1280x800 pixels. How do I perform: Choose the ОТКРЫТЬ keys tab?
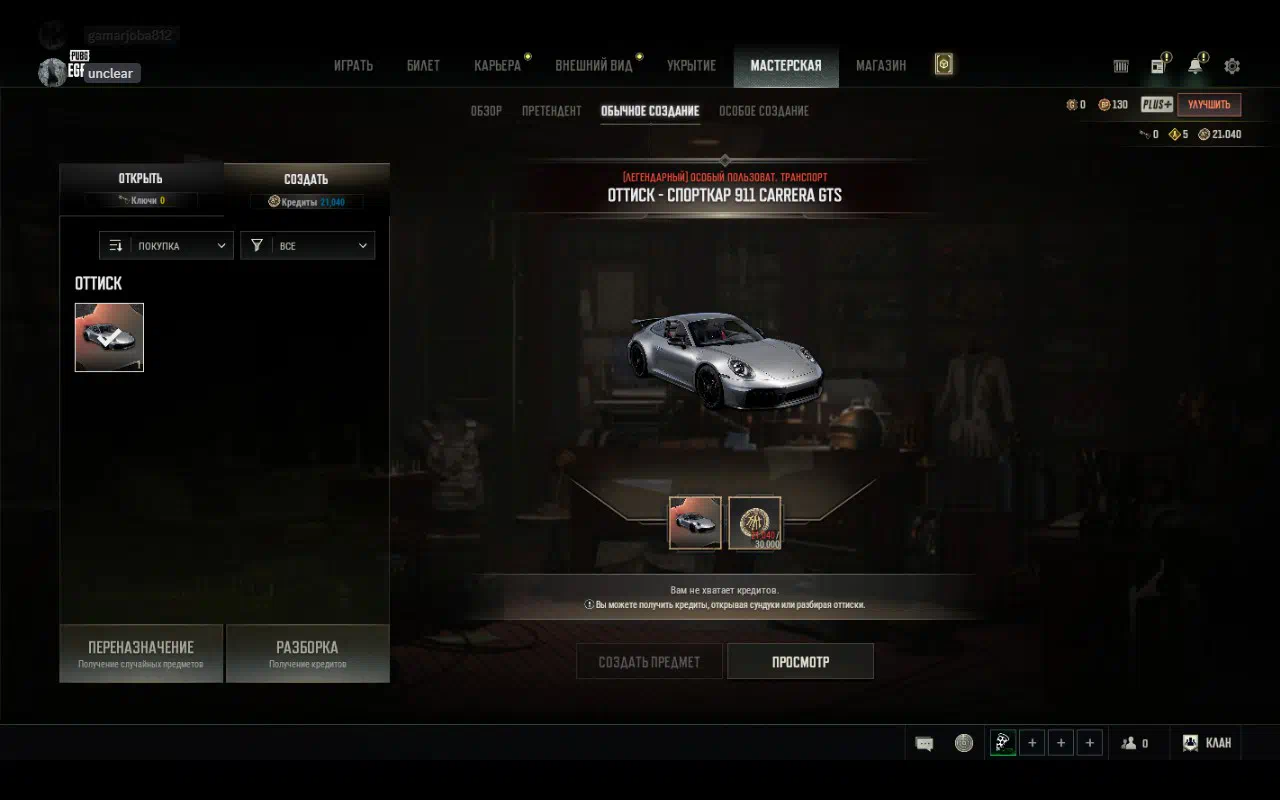pos(140,186)
